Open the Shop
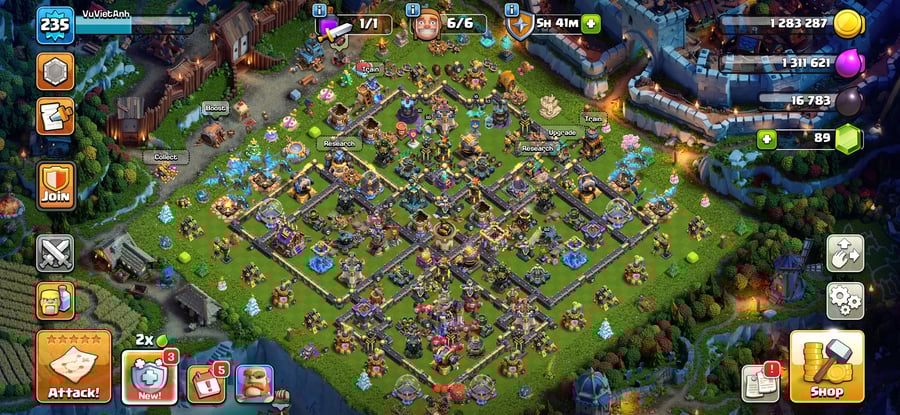 click(x=826, y=366)
